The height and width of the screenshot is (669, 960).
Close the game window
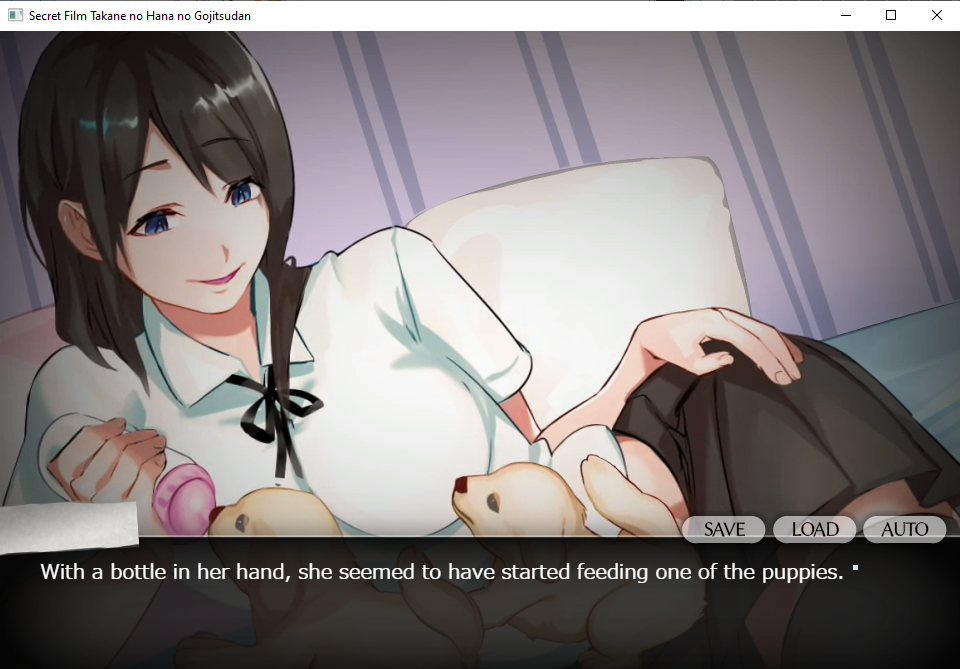coord(936,15)
